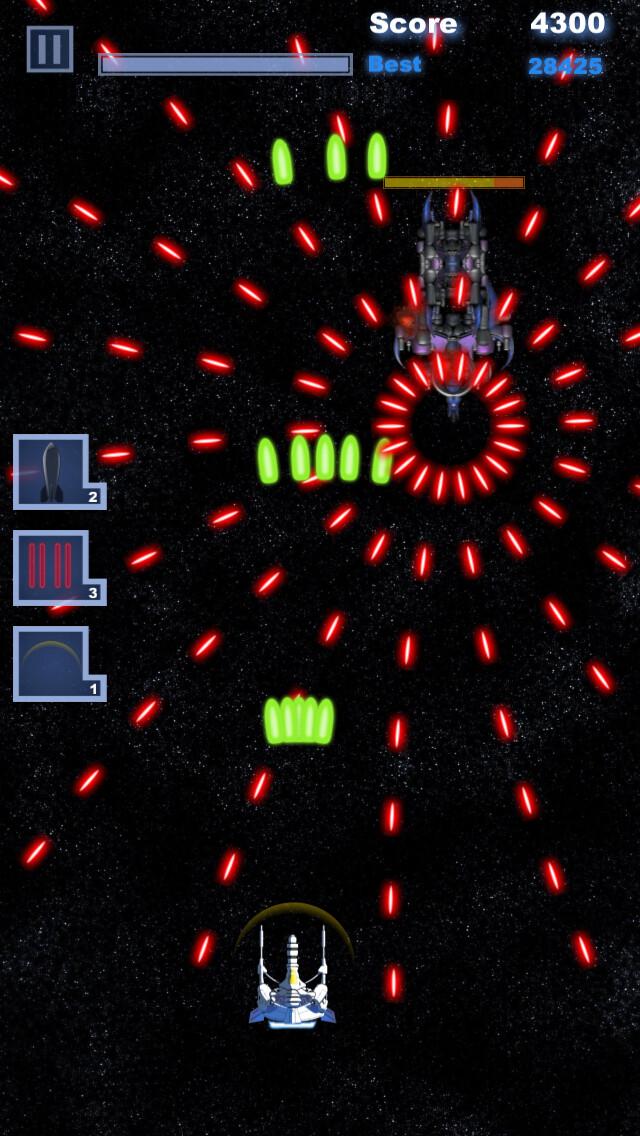
Task: Activate the triple red laser ability
Action: [52, 566]
